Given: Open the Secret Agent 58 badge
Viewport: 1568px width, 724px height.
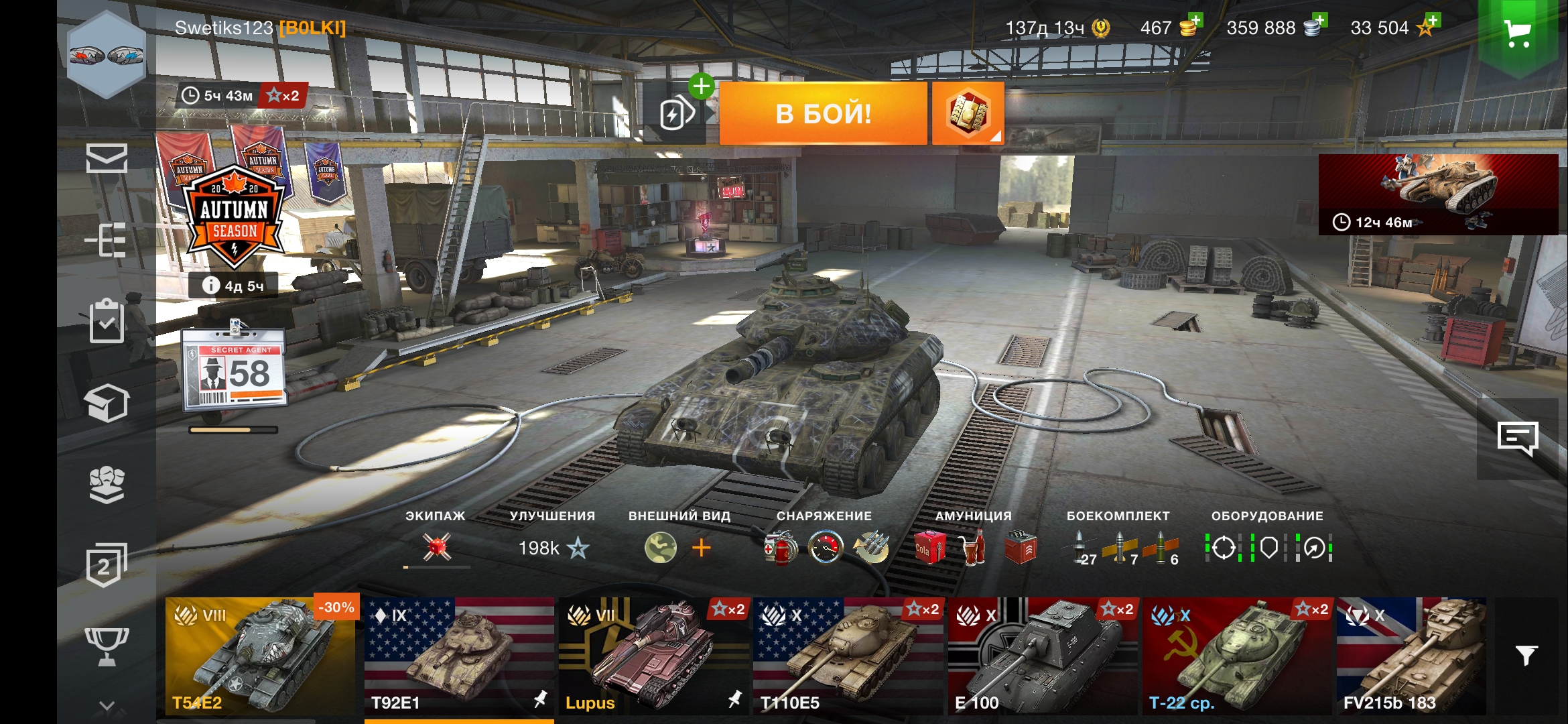Looking at the screenshot, I should click(x=235, y=370).
